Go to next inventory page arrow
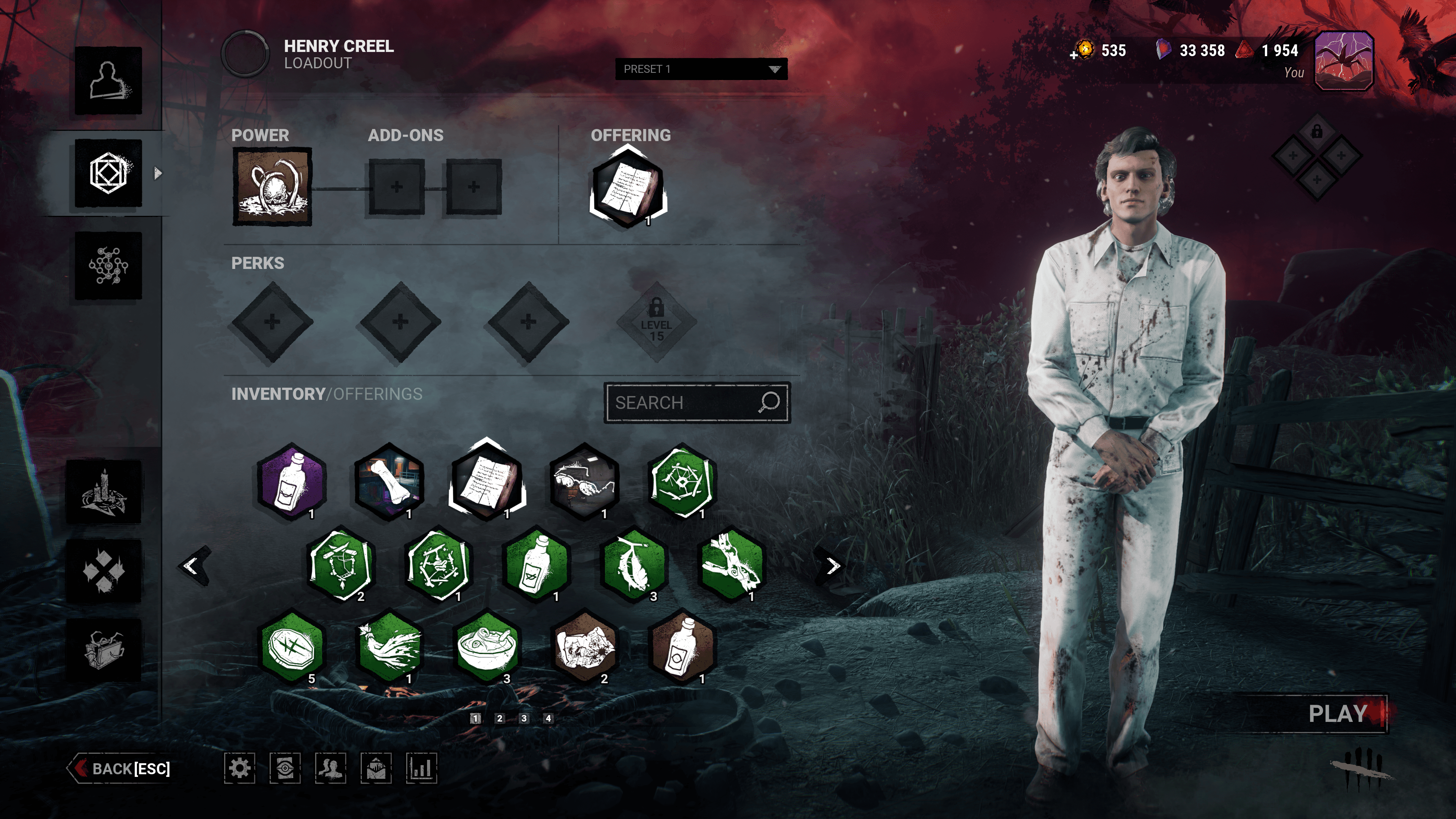Screen dimensions: 1456x819 [x=832, y=566]
